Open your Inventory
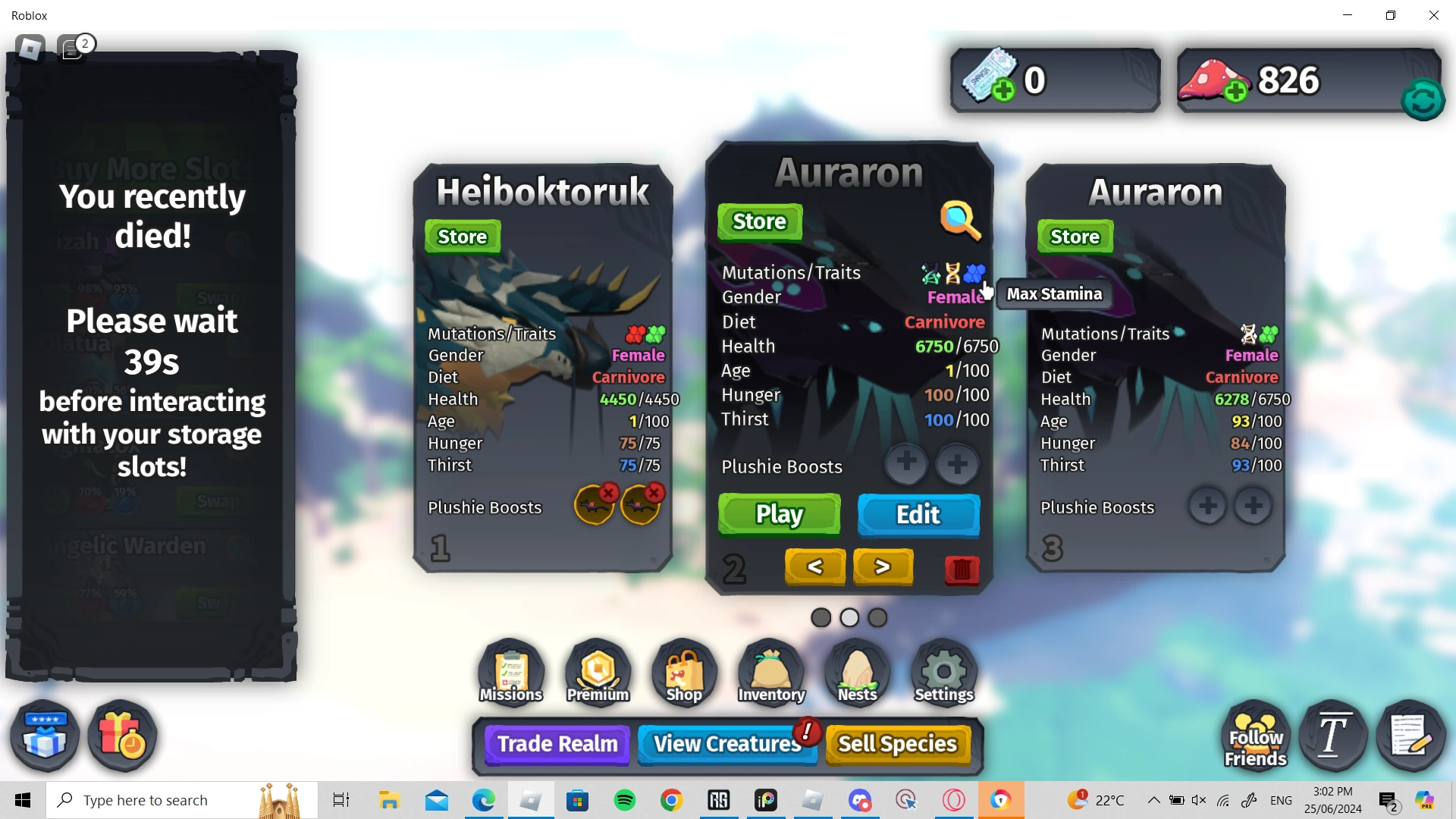Image resolution: width=1456 pixels, height=819 pixels. point(770,671)
